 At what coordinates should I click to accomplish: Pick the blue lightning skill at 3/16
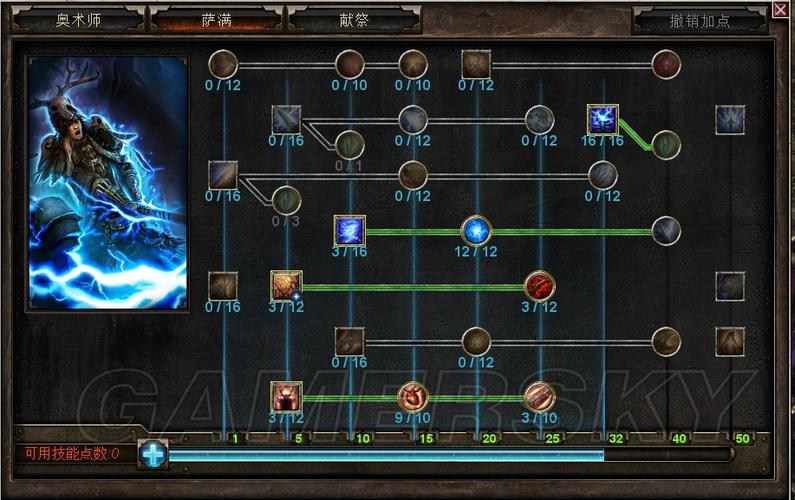pos(349,230)
